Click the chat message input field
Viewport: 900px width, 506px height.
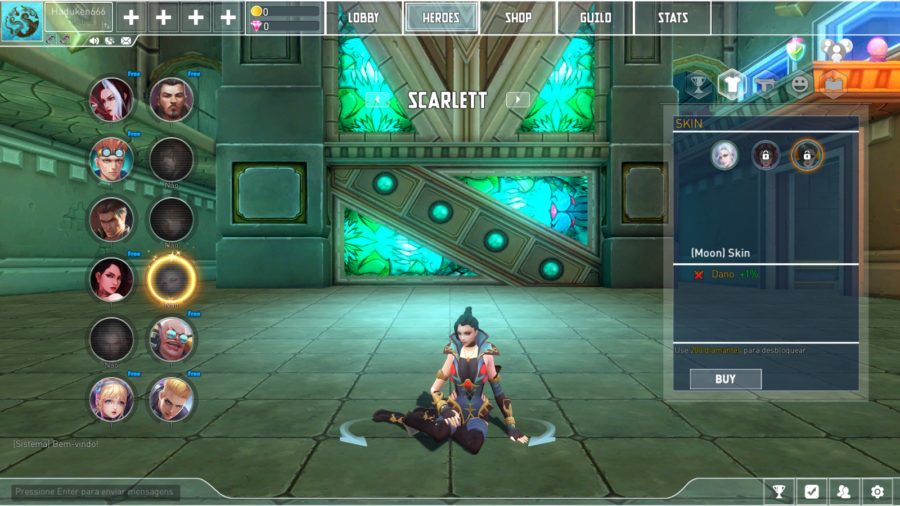pos(95,492)
